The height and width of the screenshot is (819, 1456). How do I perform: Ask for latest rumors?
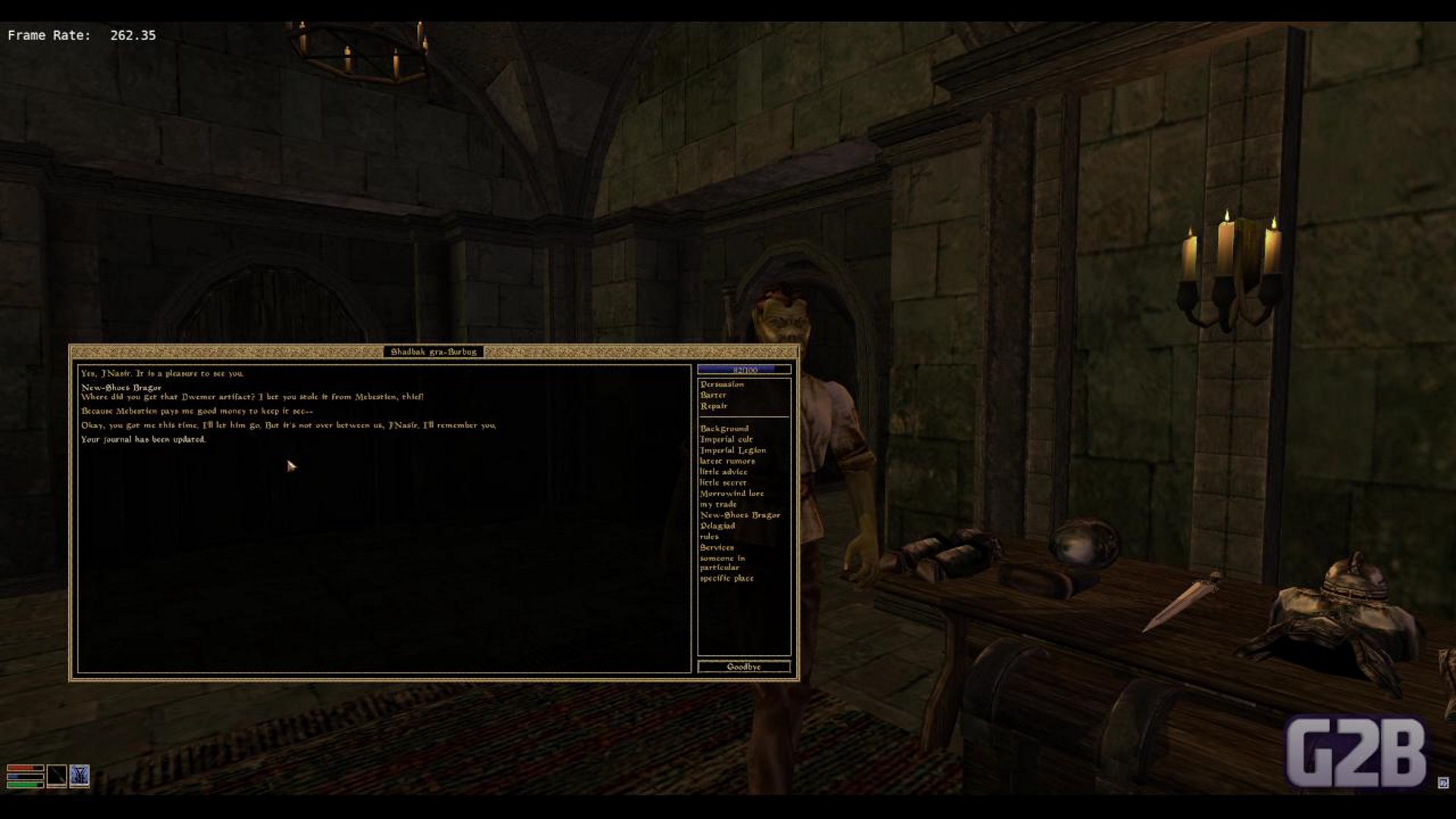(727, 461)
